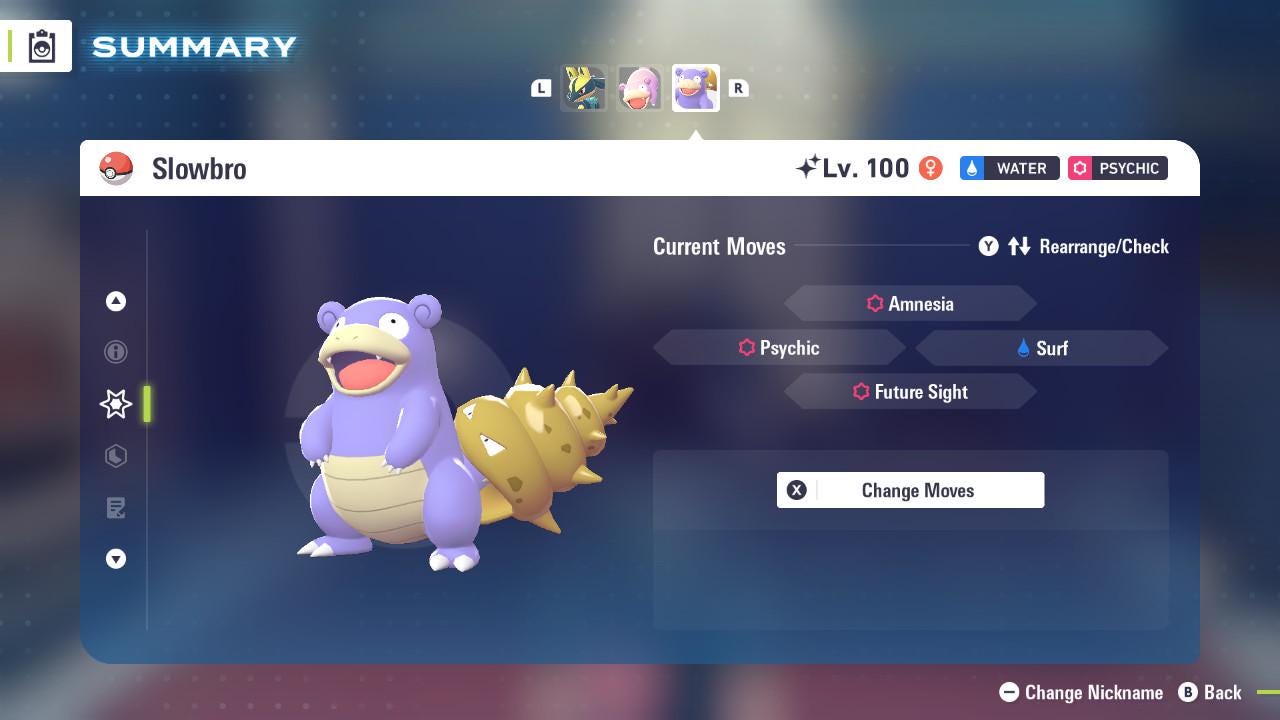The height and width of the screenshot is (720, 1280).
Task: Click the green highlight bar beside the star icon
Action: [x=148, y=404]
